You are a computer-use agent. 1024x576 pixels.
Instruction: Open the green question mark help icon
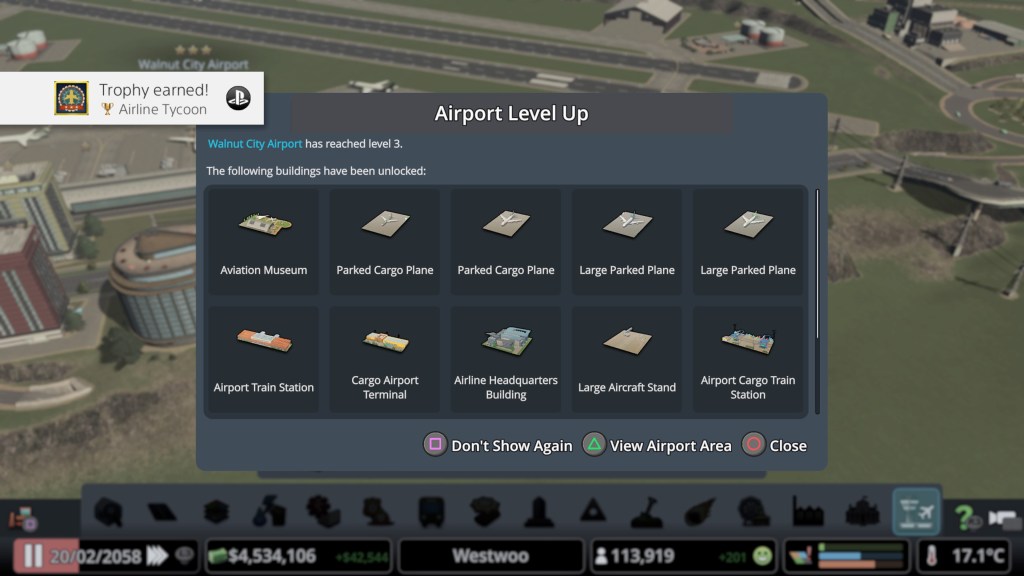(965, 517)
